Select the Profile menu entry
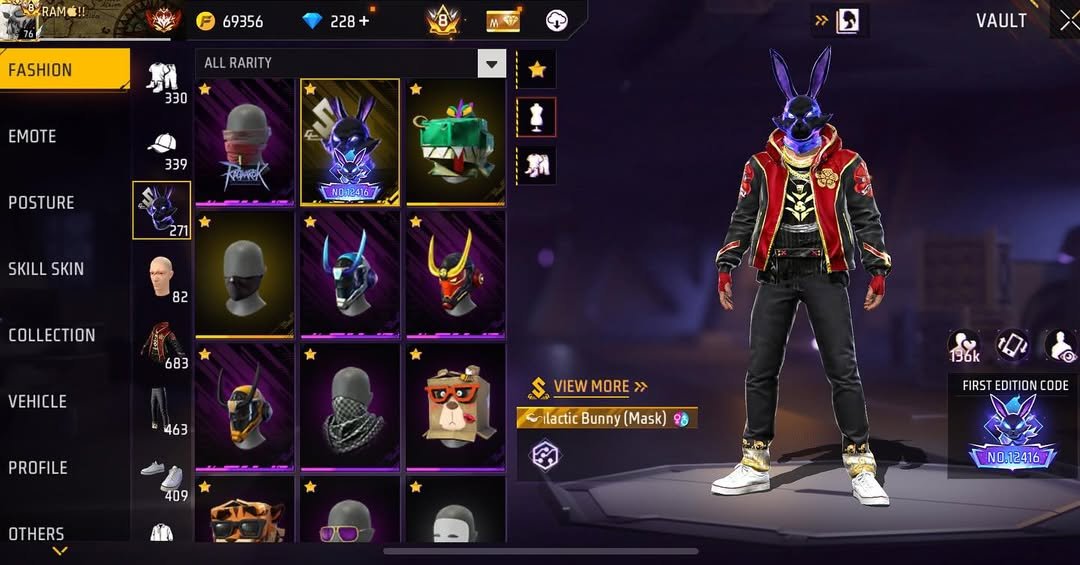The height and width of the screenshot is (565, 1080). [x=38, y=467]
